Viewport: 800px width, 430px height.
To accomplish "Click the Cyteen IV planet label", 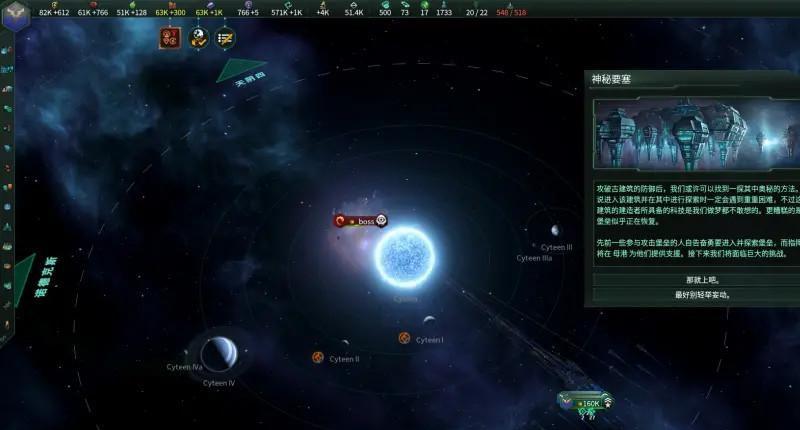I will click(x=218, y=383).
